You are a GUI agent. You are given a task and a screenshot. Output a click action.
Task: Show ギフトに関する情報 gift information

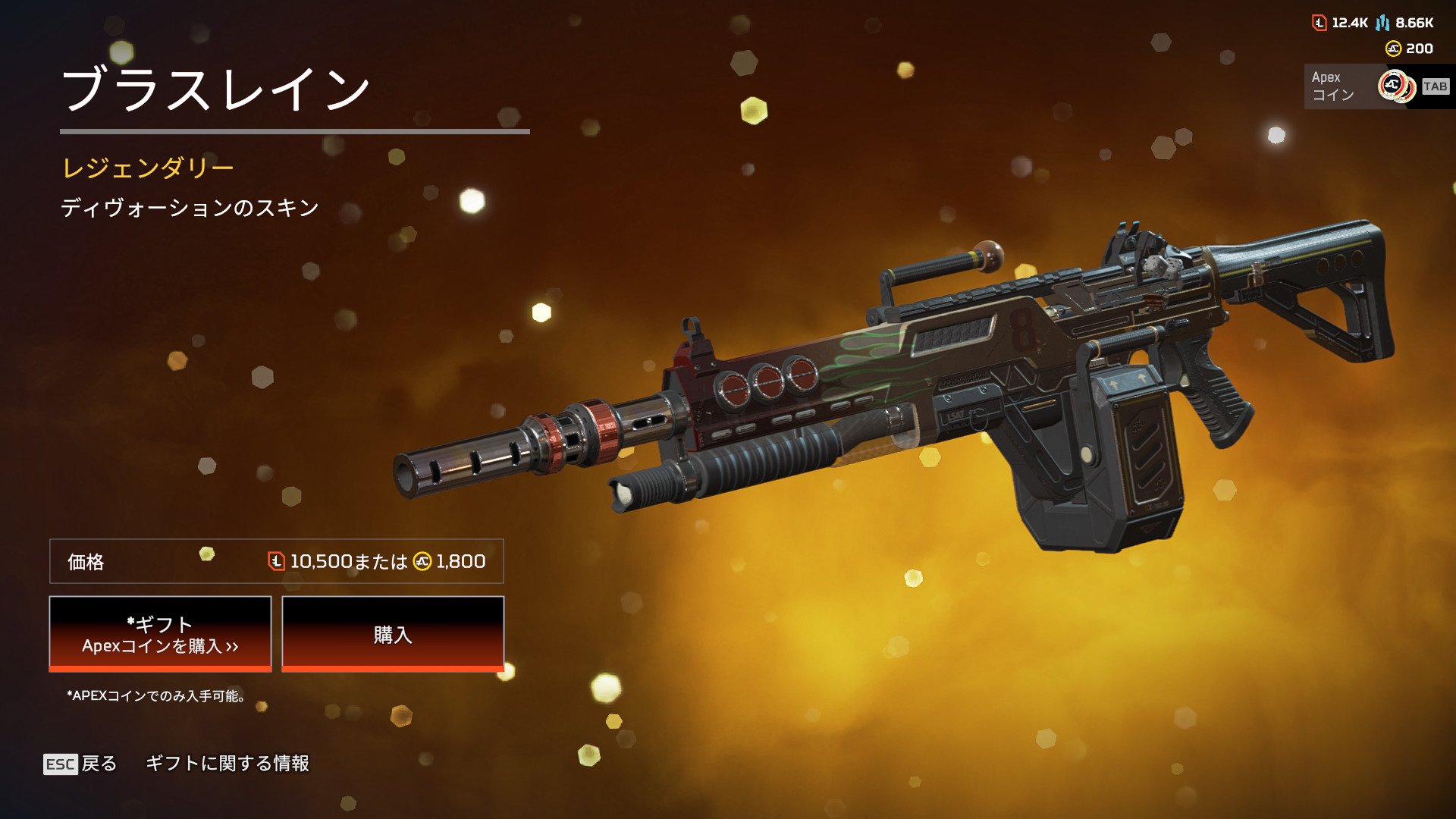coord(227,764)
